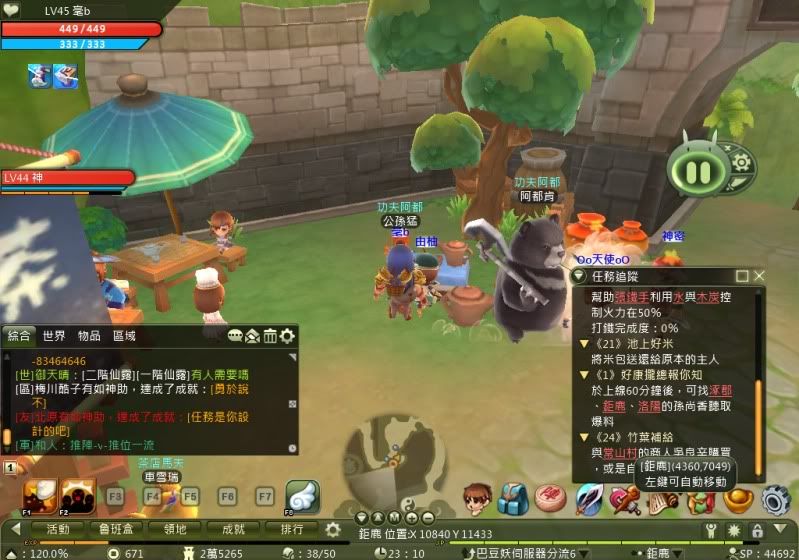
Task: Switch chat to the 綜合 tab
Action: [x=20, y=336]
